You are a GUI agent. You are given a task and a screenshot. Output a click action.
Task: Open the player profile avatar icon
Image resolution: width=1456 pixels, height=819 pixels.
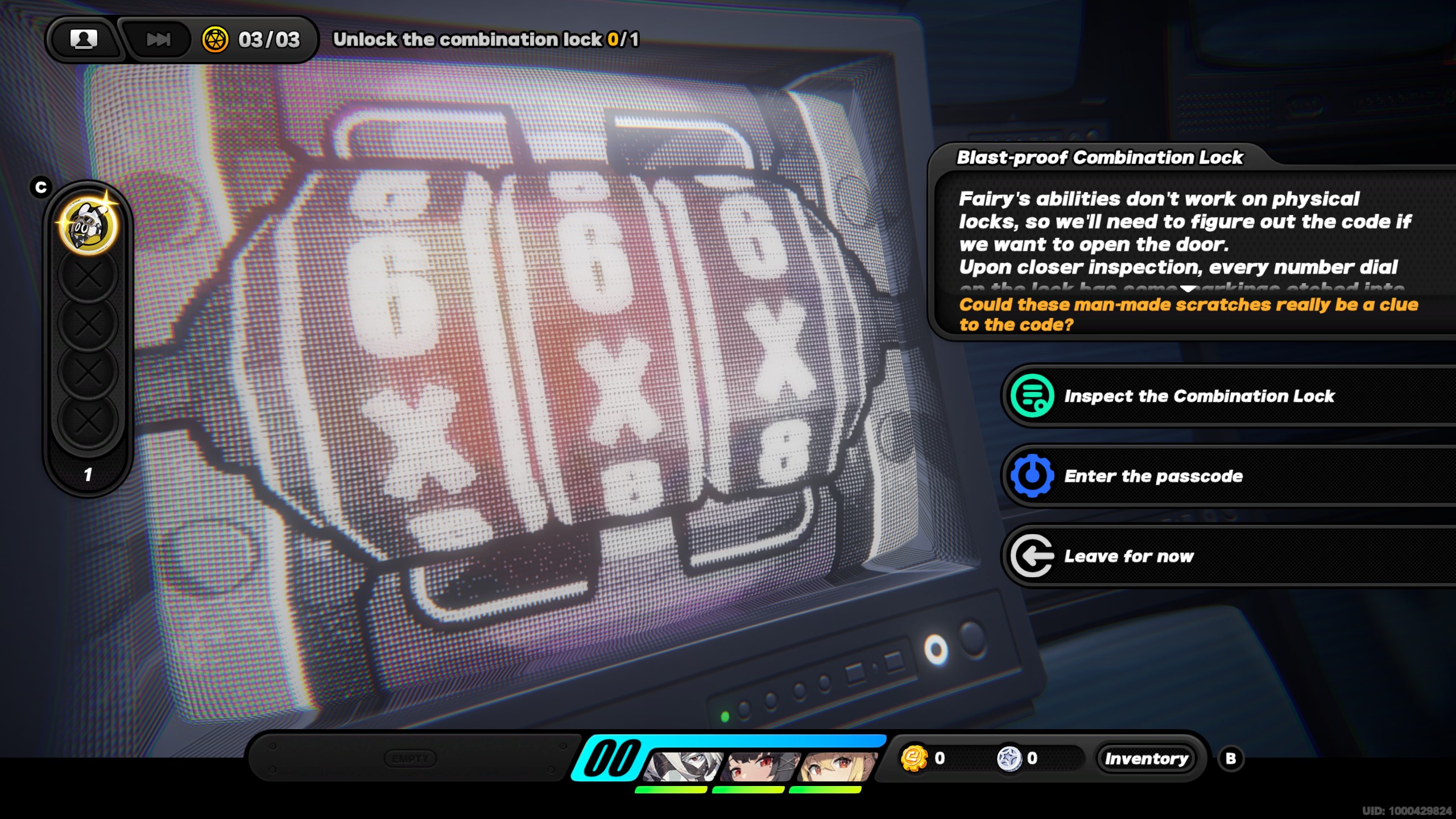(84, 39)
